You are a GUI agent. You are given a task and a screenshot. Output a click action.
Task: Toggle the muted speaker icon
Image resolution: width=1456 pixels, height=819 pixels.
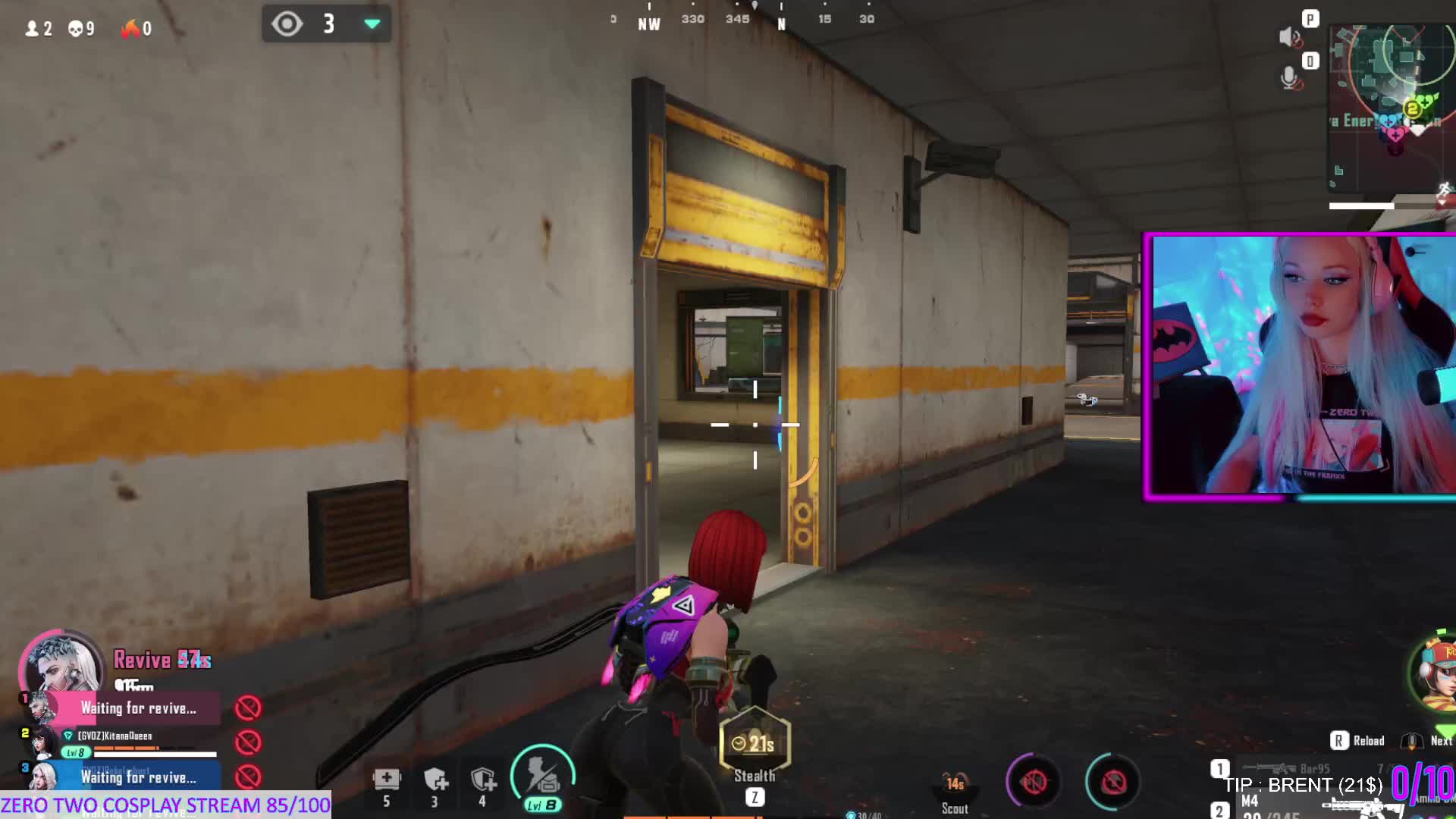[x=1289, y=36]
